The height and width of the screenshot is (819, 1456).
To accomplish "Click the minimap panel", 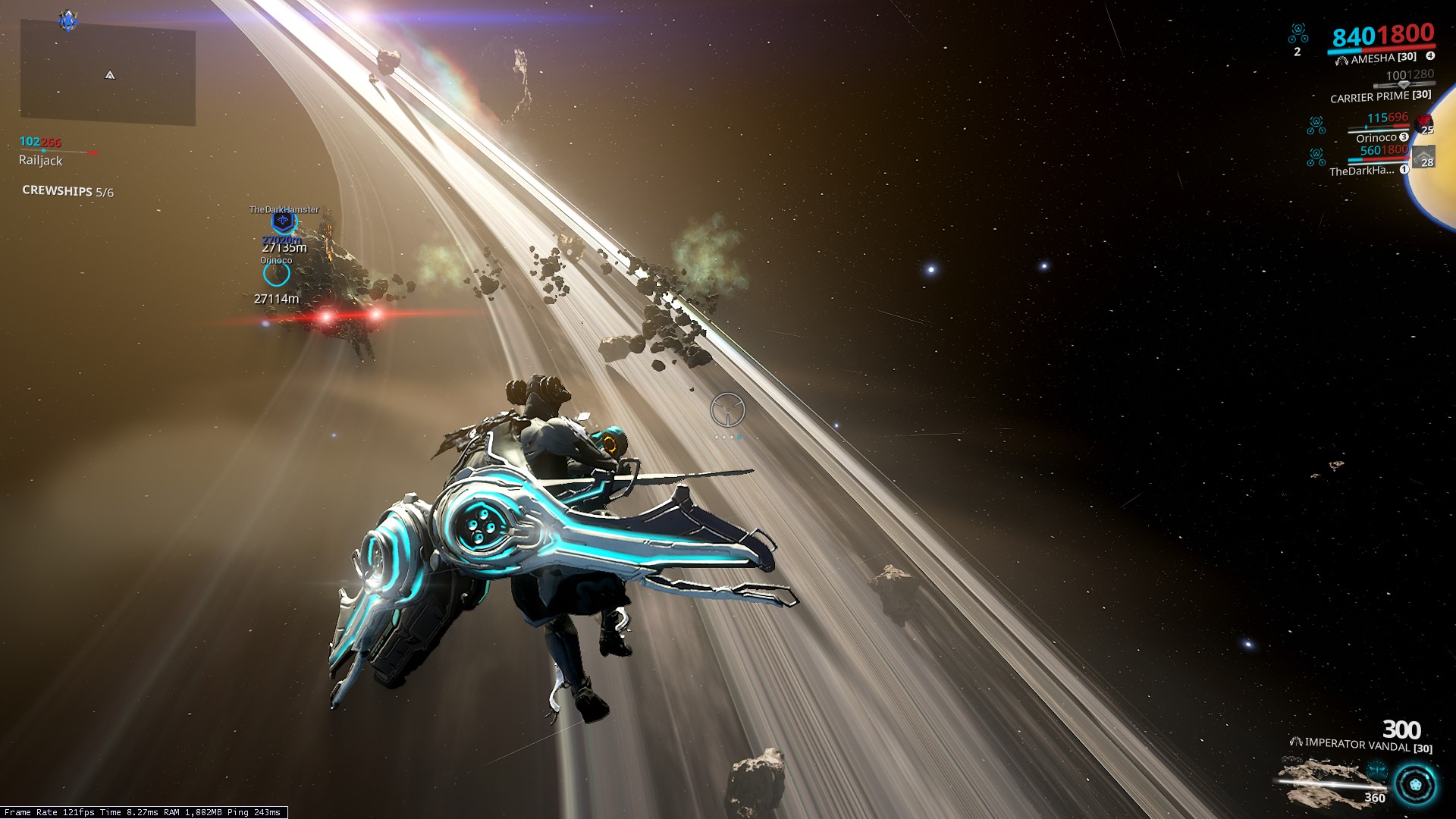I will [108, 74].
